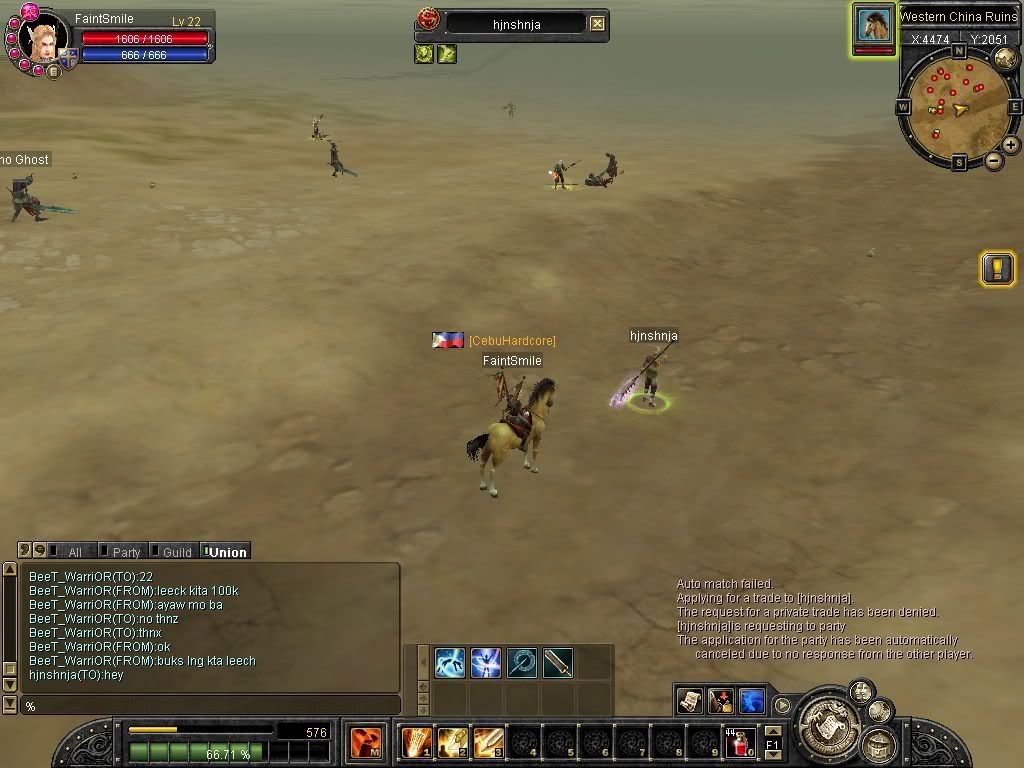This screenshot has width=1024, height=768.
Task: Zoom out the minimap with minus button
Action: point(994,161)
